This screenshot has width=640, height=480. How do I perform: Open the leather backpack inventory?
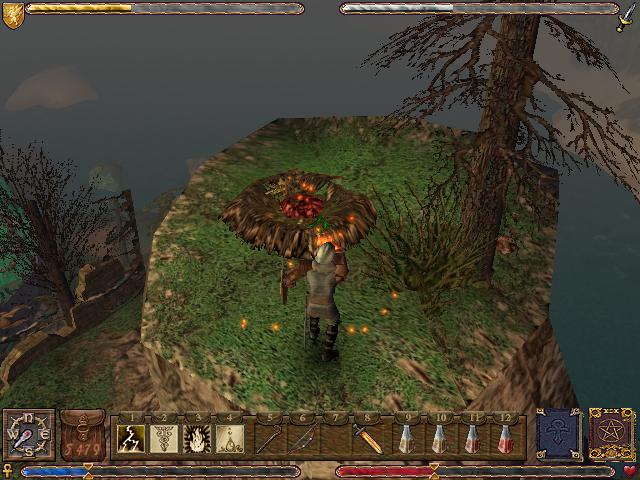click(x=82, y=436)
